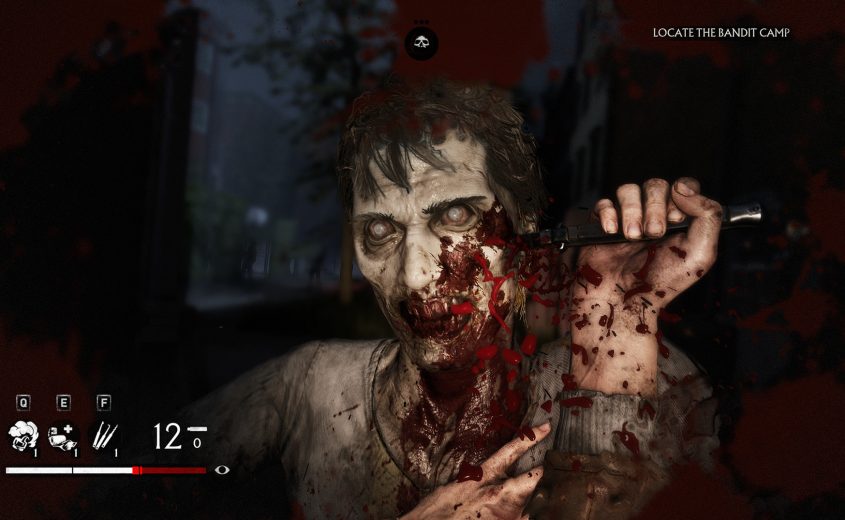Screen dimensions: 845x520
Task: Open the Locate the Bandit Camp objective
Action: (x=721, y=33)
